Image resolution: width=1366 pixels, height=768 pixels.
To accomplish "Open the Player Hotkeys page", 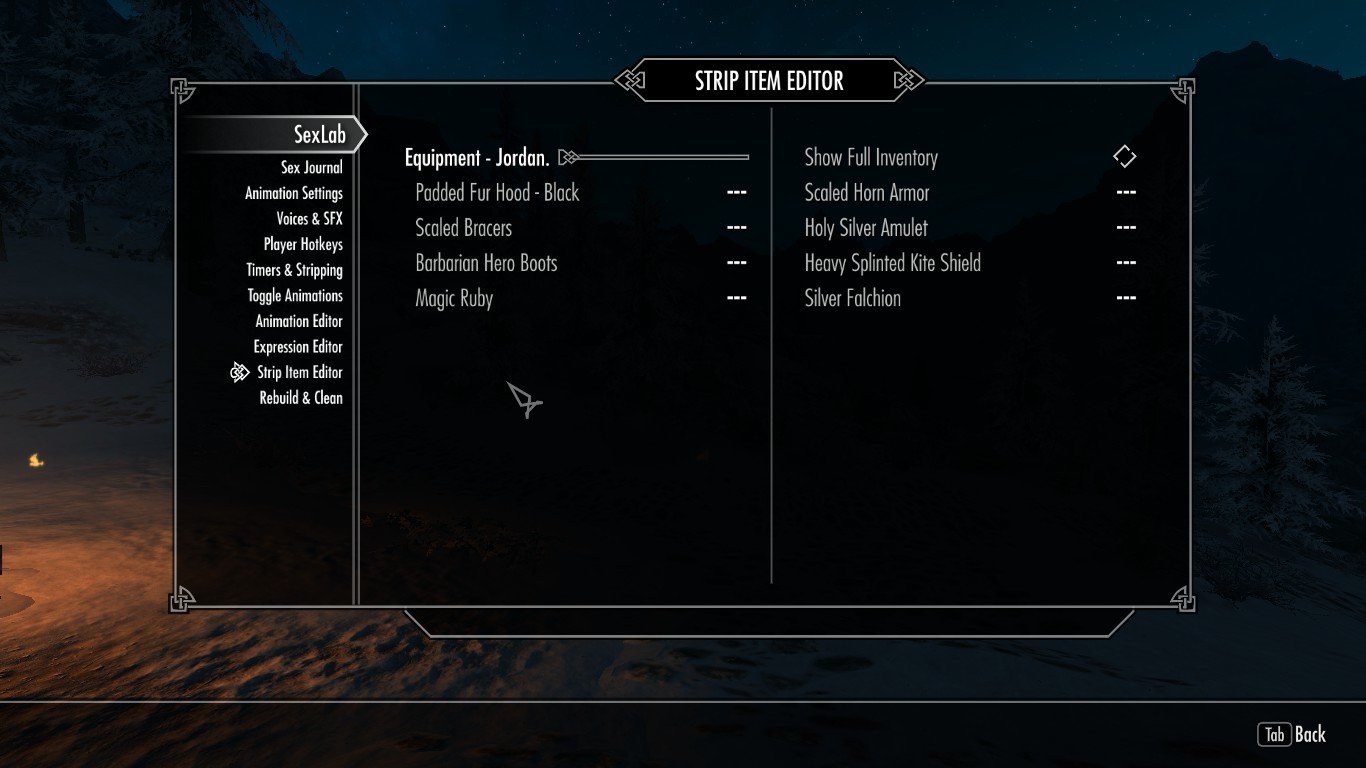I will (303, 245).
